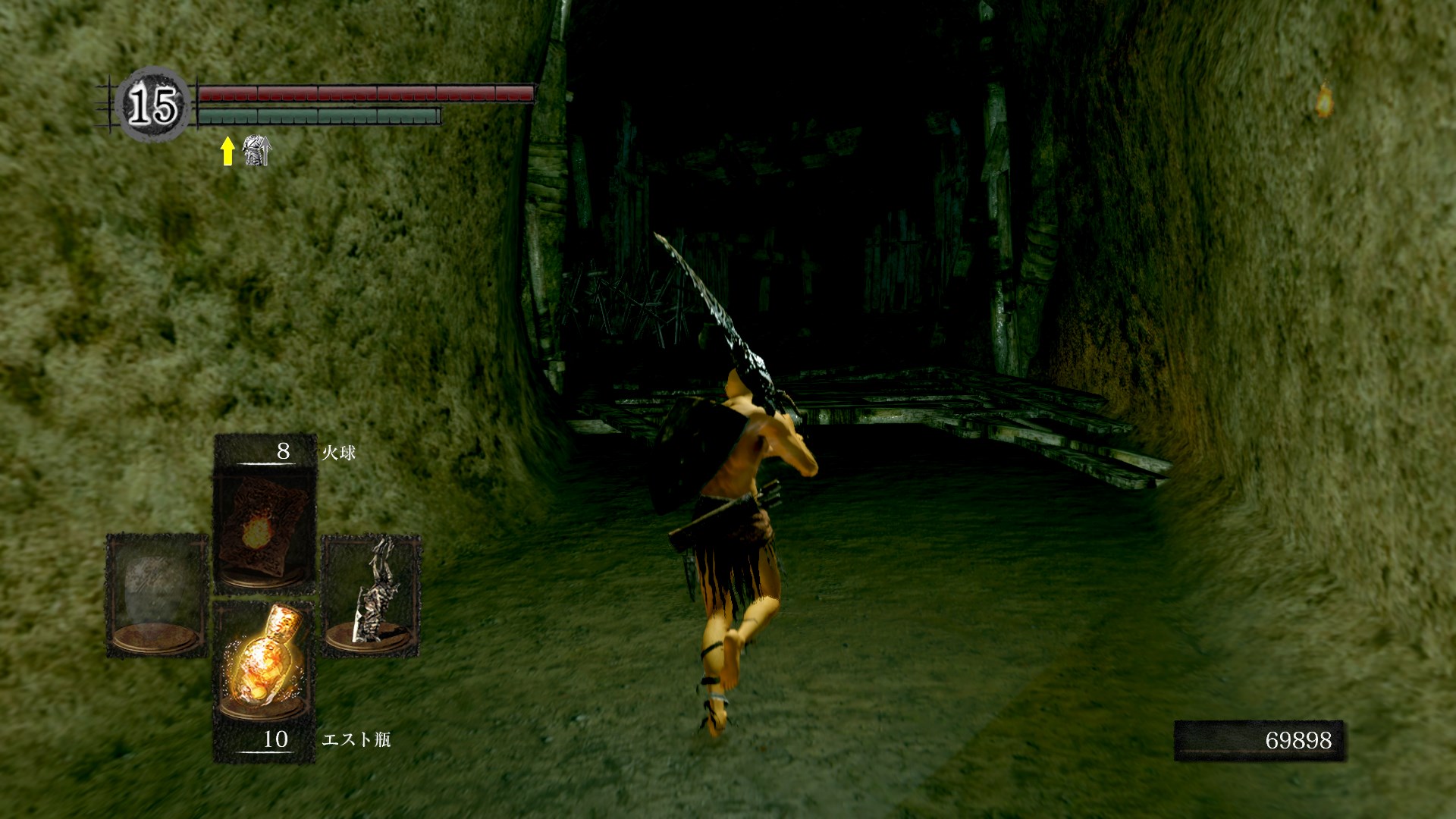Click the right-hand weapon slot
Image resolution: width=1456 pixels, height=819 pixels.
pyautogui.click(x=371, y=595)
